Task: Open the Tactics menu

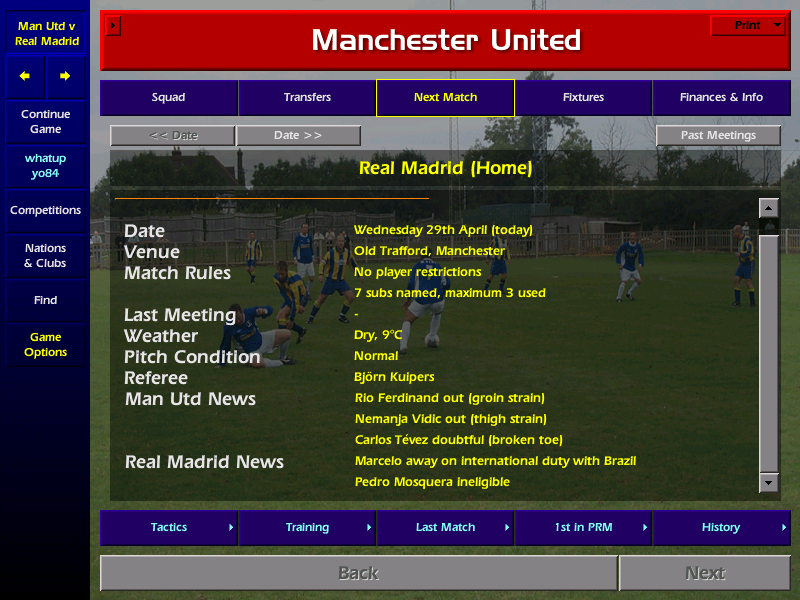Action: [169, 527]
